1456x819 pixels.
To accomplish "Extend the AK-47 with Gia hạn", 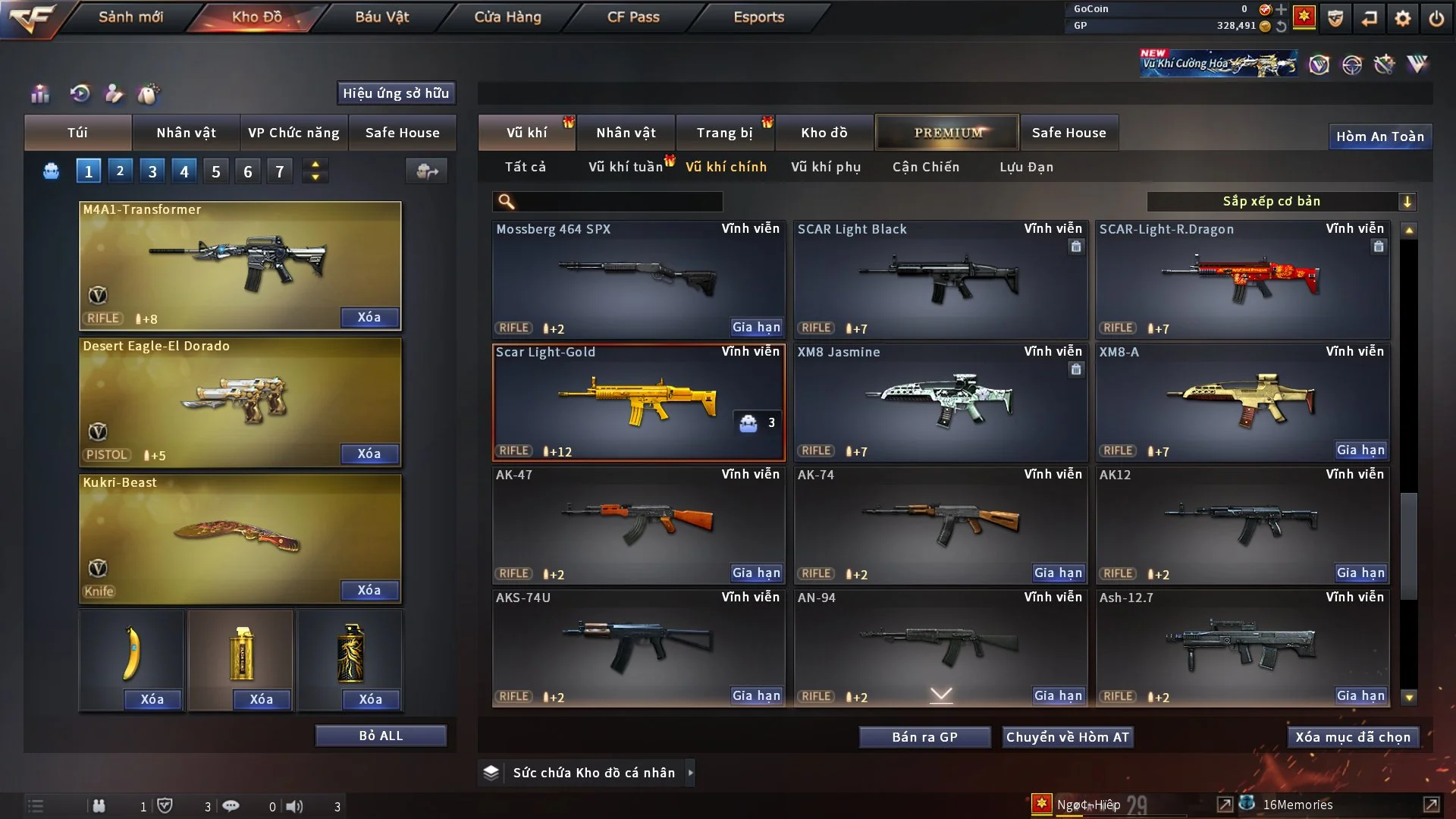I will pos(756,573).
